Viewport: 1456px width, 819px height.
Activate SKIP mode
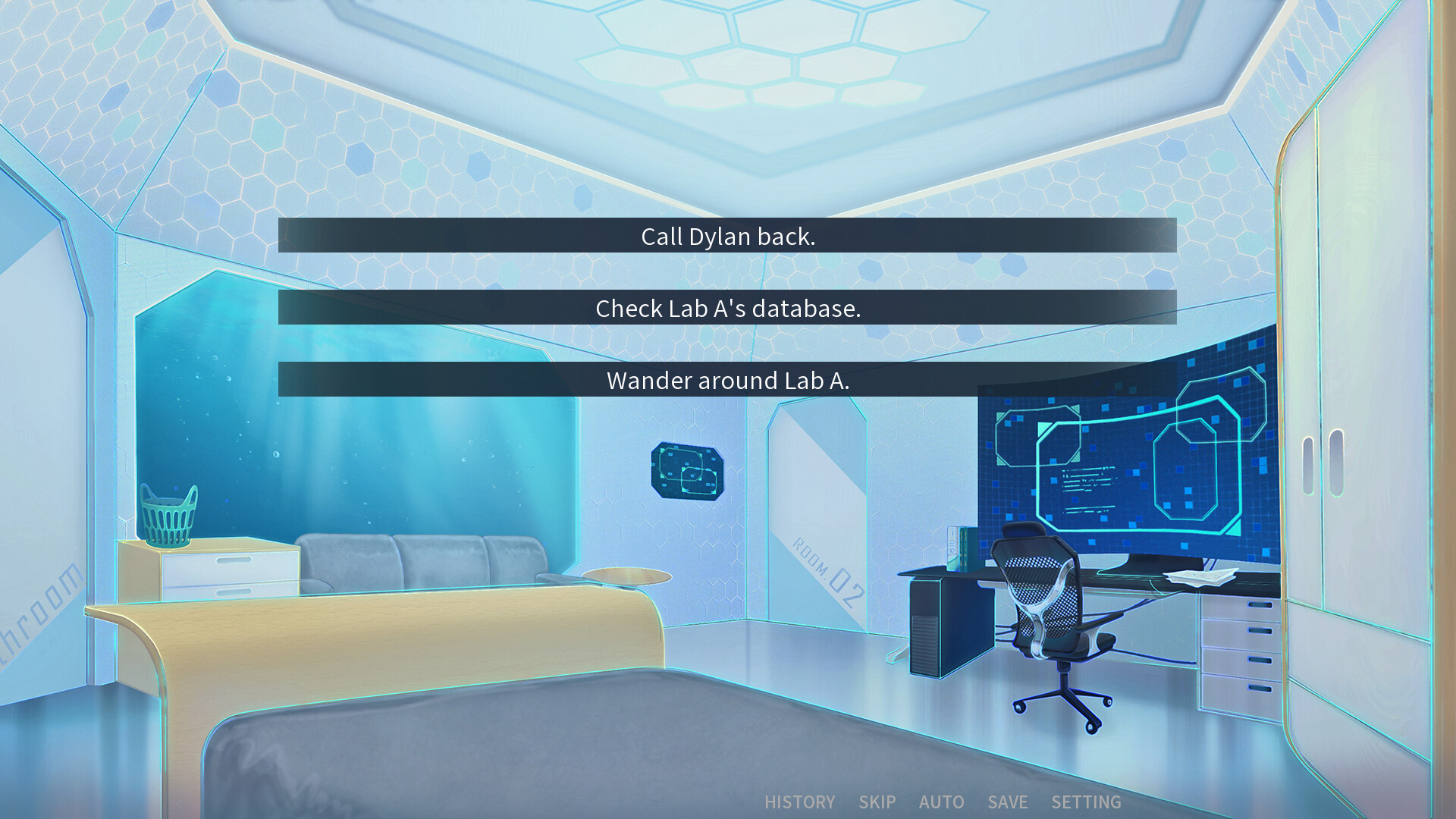tap(876, 802)
